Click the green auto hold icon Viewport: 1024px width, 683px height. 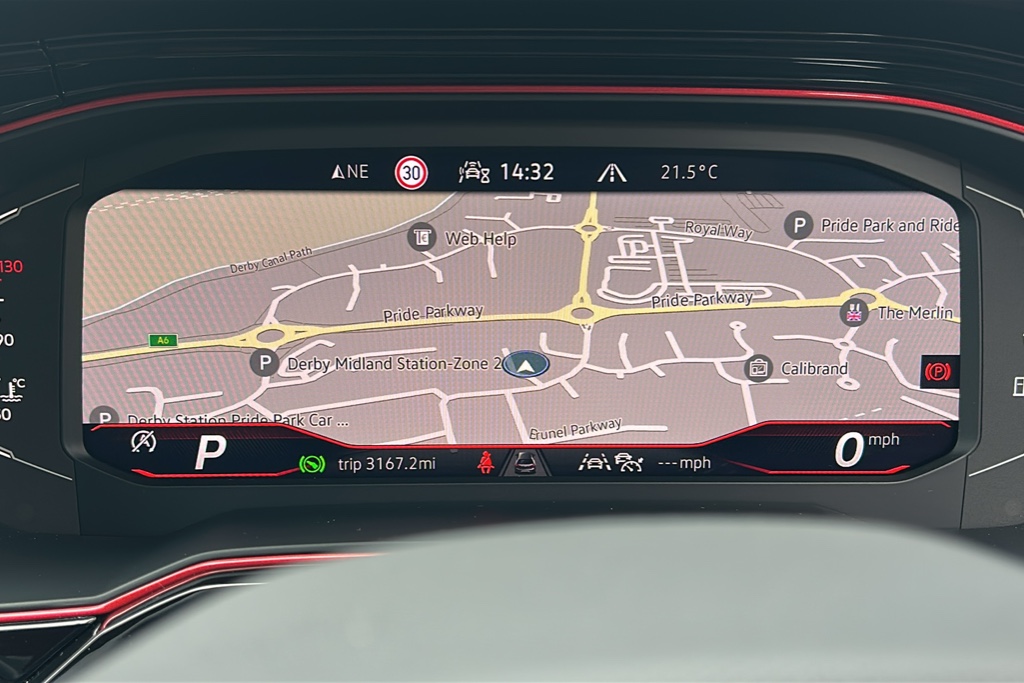click(x=312, y=464)
